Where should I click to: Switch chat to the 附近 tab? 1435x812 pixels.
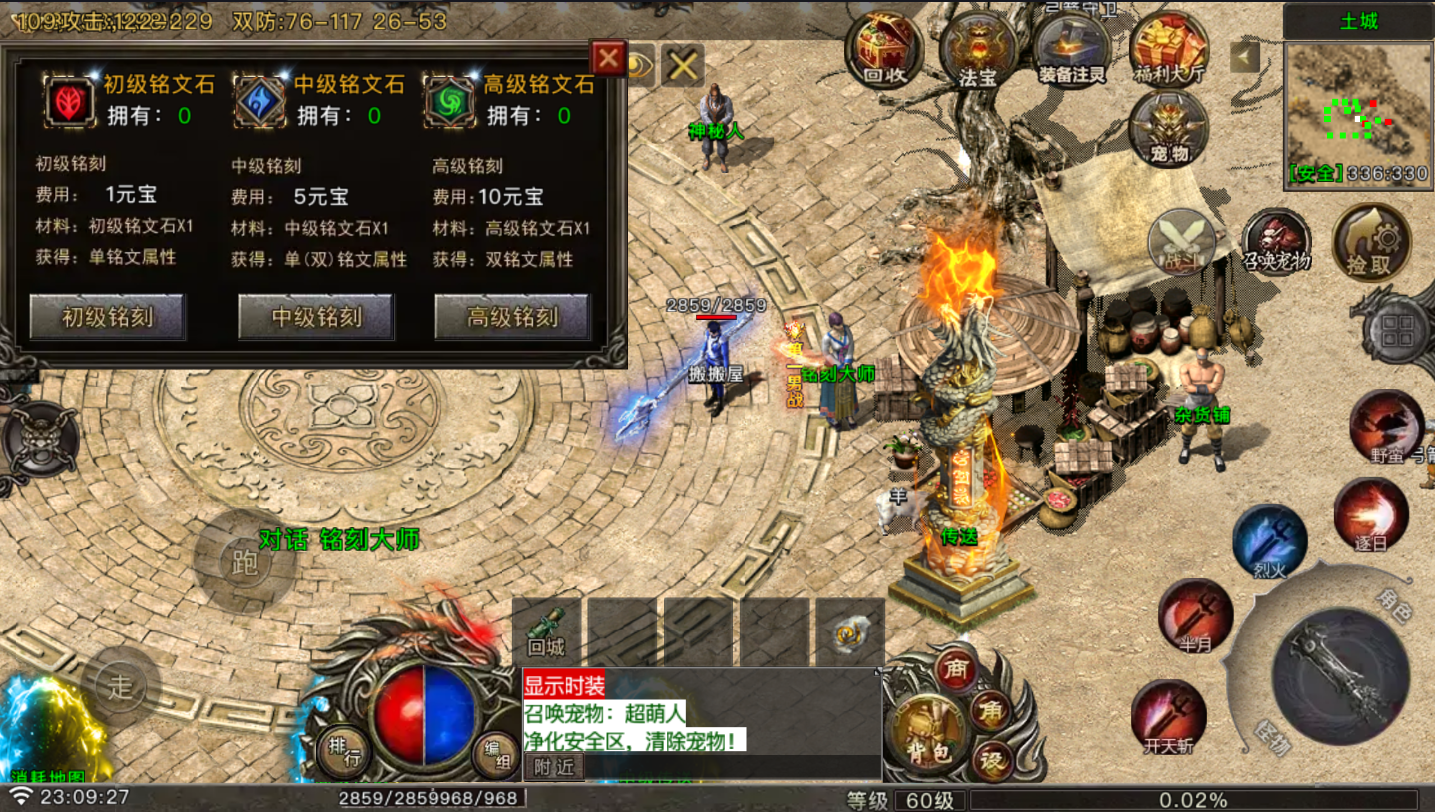click(553, 767)
